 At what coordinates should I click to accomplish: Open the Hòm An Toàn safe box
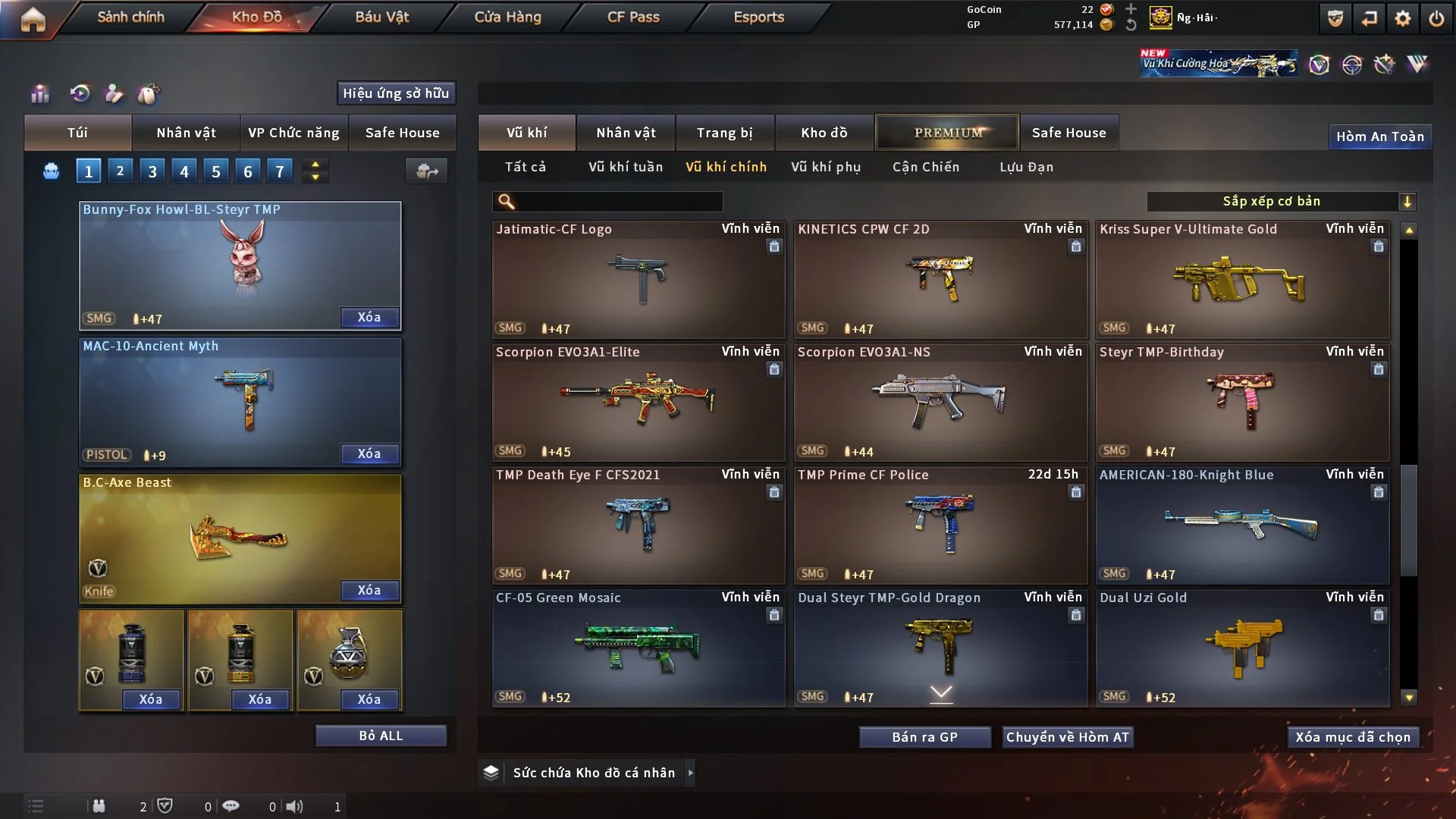1379,136
